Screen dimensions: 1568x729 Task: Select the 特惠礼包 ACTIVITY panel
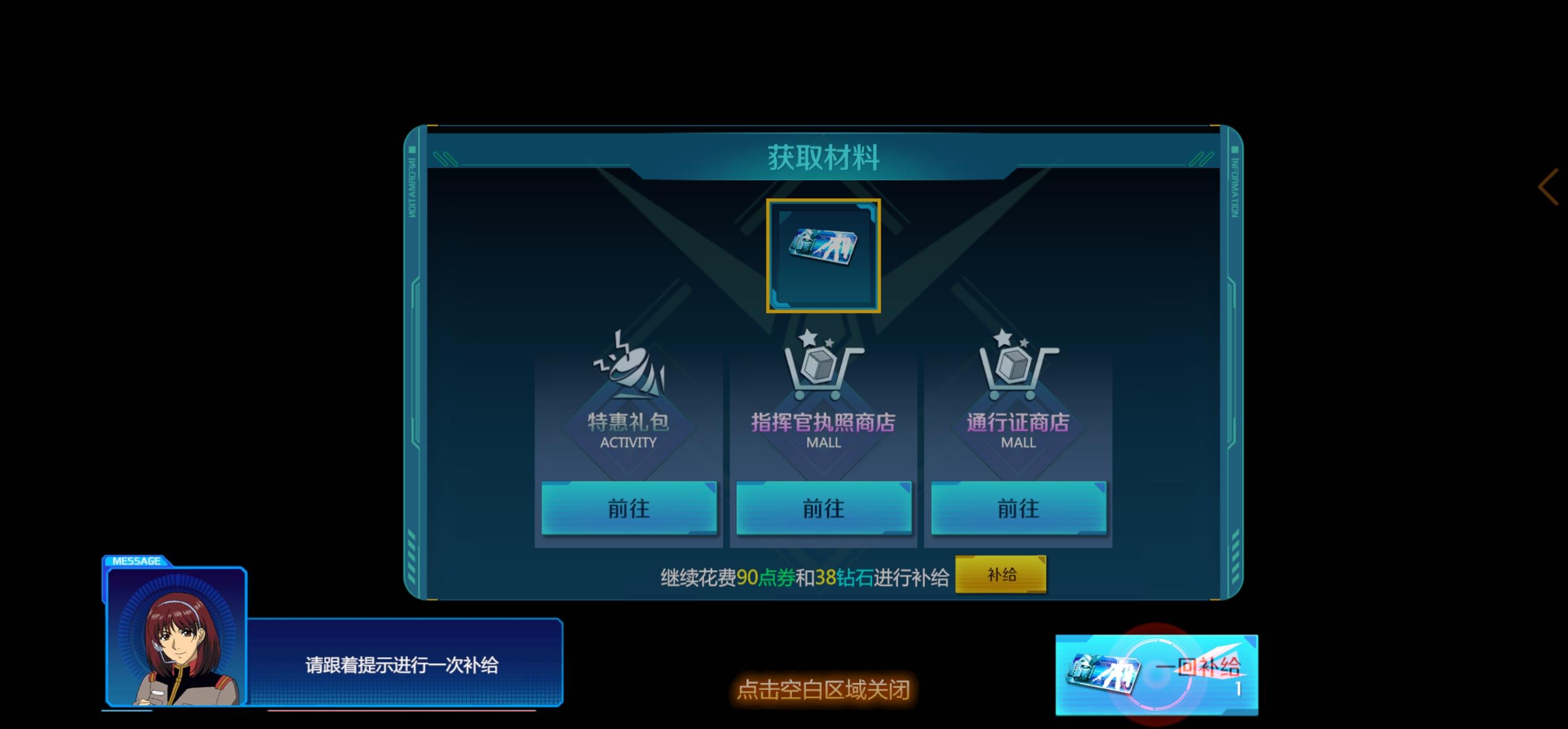[628, 426]
